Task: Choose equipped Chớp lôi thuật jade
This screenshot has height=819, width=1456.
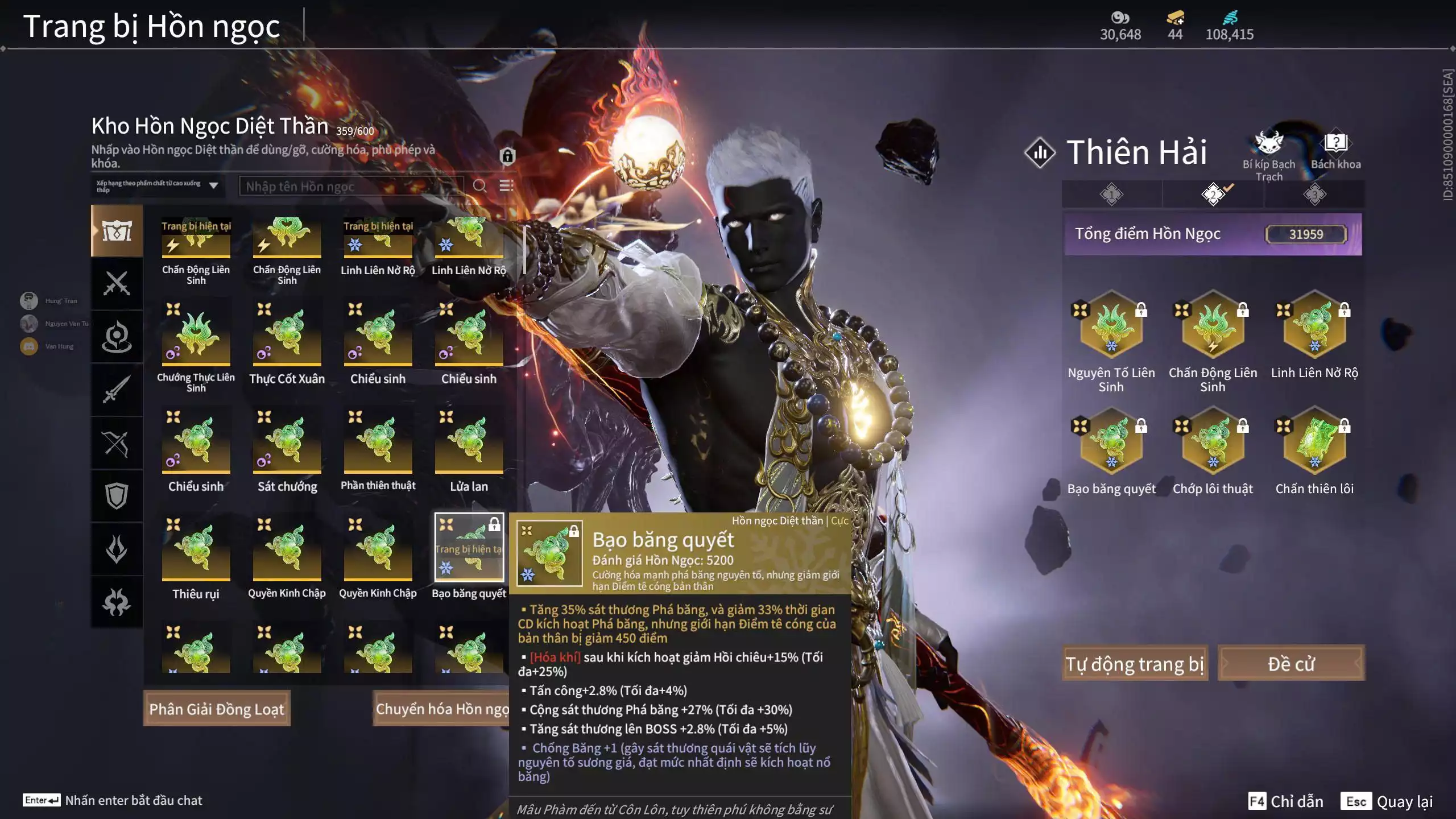Action: point(1213,442)
